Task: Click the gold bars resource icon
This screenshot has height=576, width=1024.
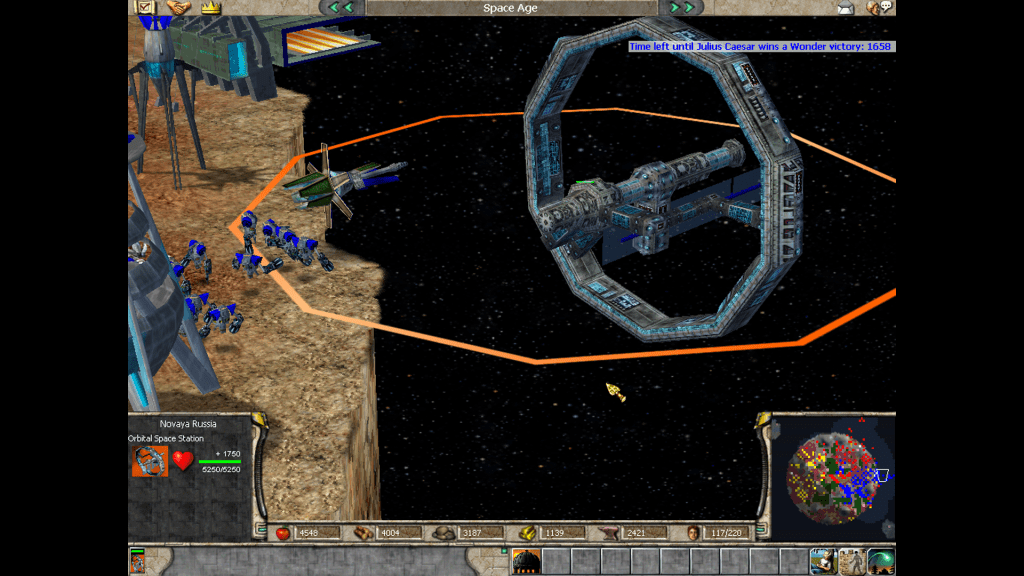Action: point(527,533)
